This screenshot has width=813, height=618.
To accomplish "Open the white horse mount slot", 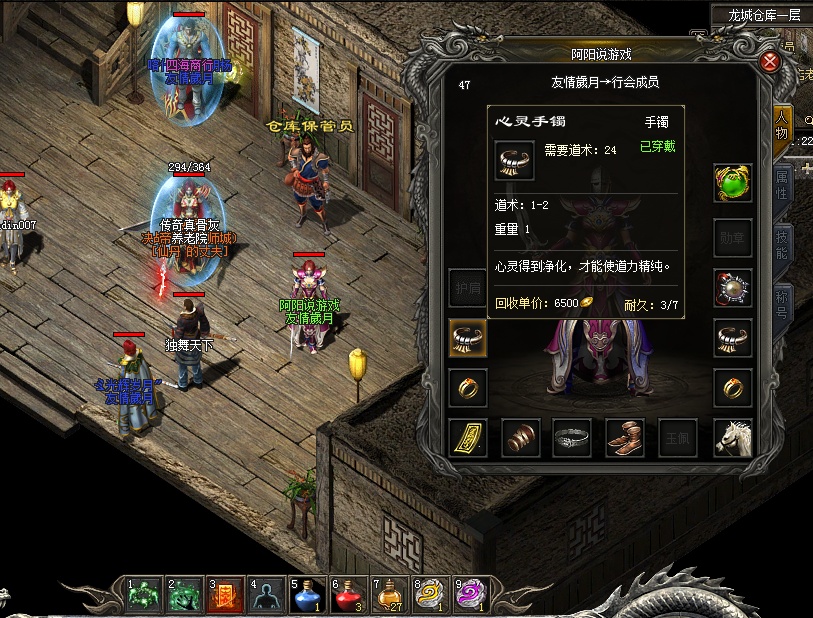I will [x=732, y=438].
